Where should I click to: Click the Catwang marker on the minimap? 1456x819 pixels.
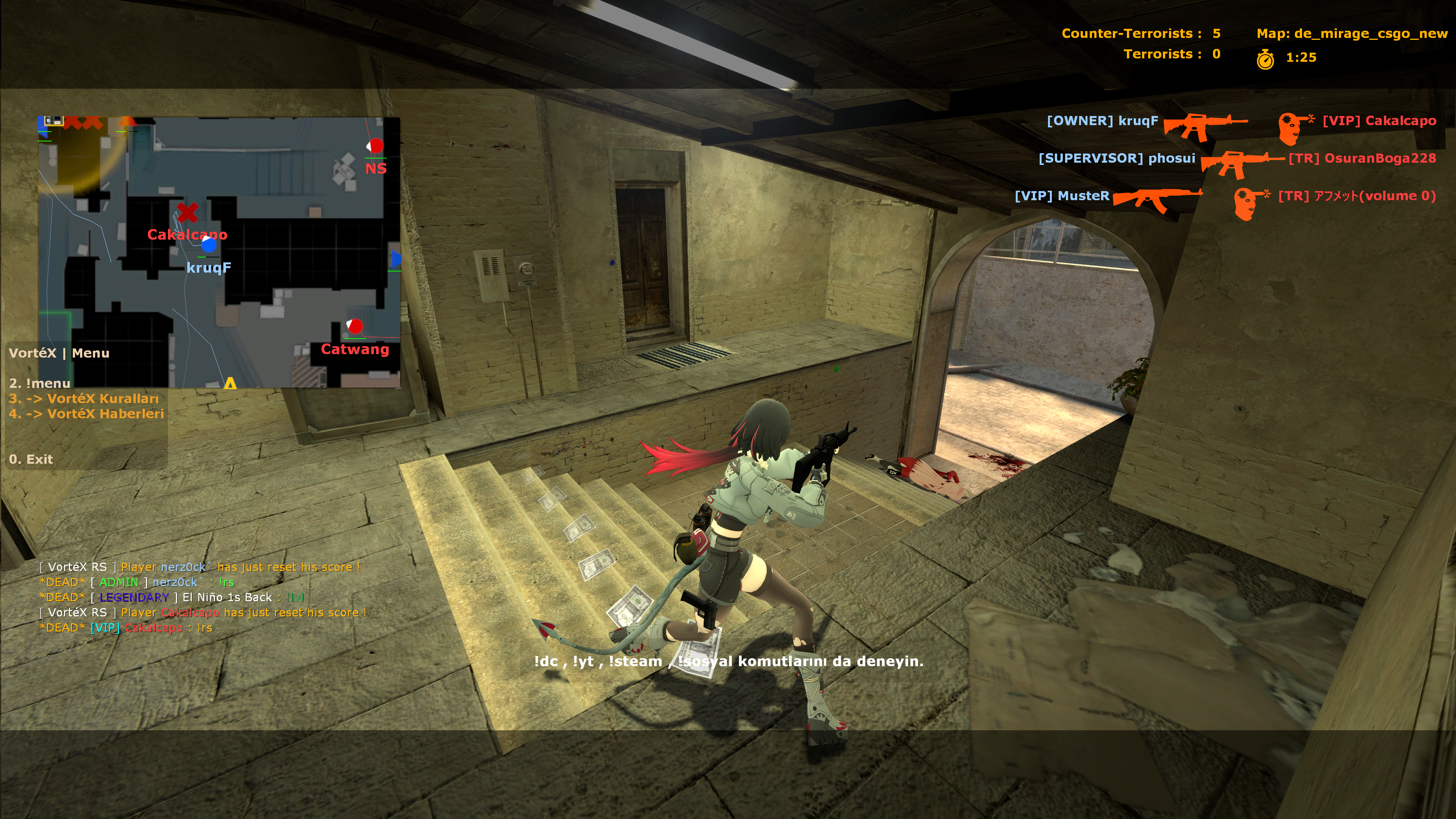click(x=355, y=326)
